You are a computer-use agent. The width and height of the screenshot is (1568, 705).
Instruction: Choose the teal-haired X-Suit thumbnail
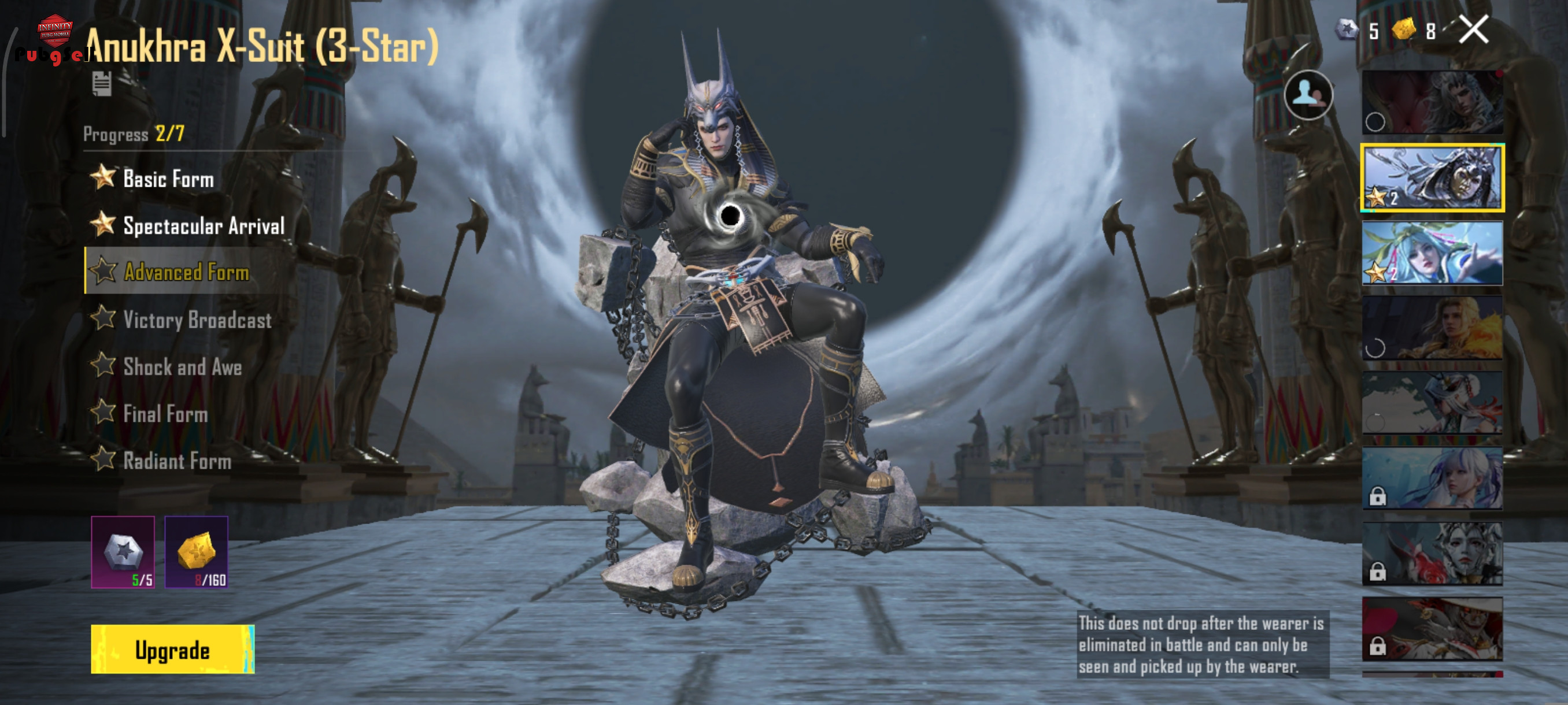click(1432, 253)
